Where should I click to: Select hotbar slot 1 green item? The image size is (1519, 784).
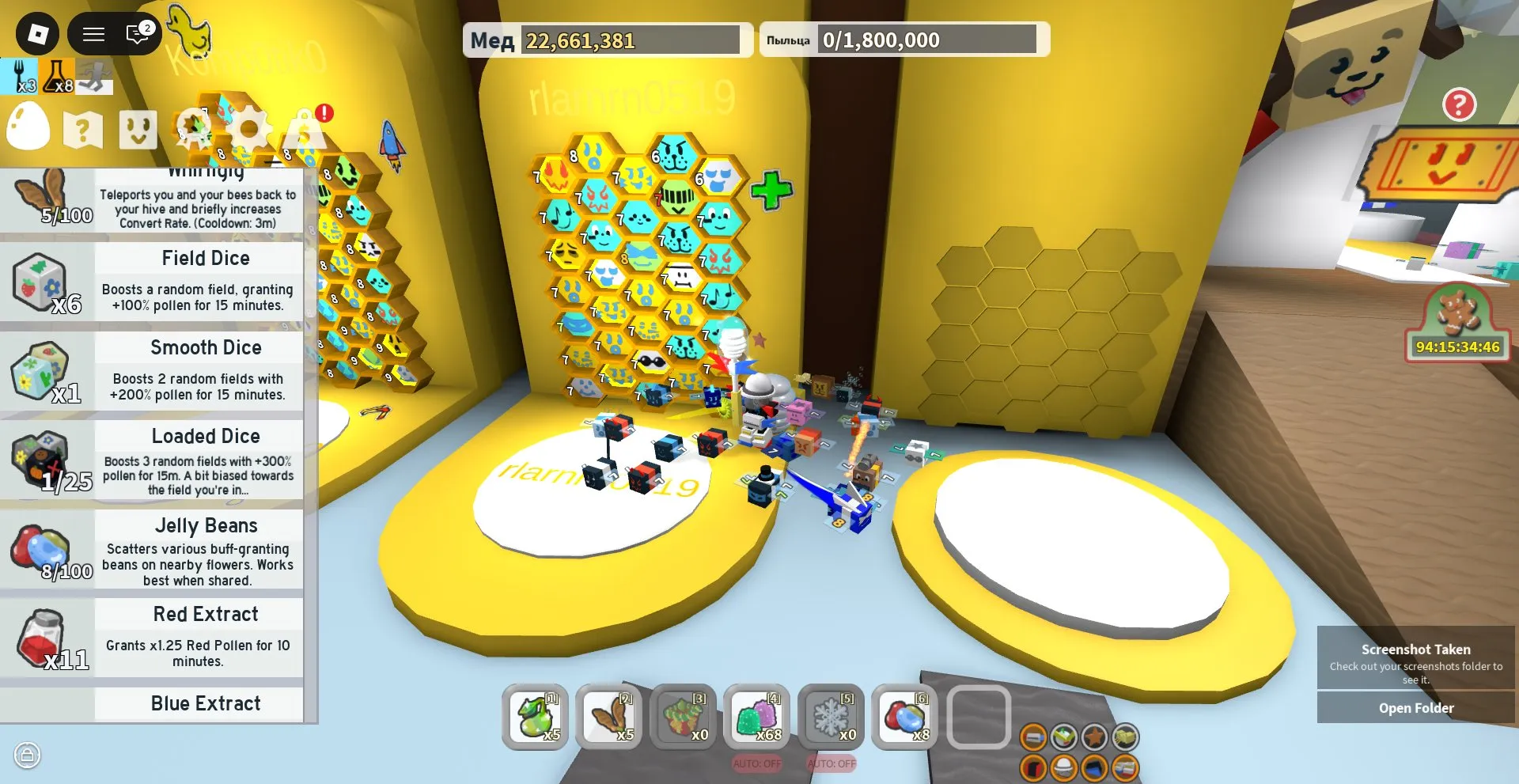[535, 718]
